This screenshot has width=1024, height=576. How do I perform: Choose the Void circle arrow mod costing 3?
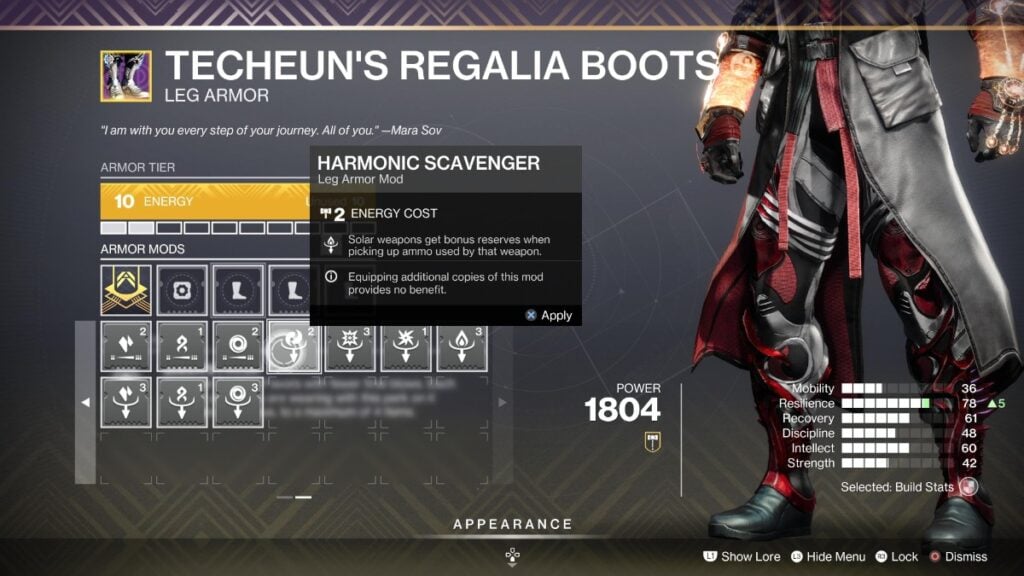(x=238, y=401)
